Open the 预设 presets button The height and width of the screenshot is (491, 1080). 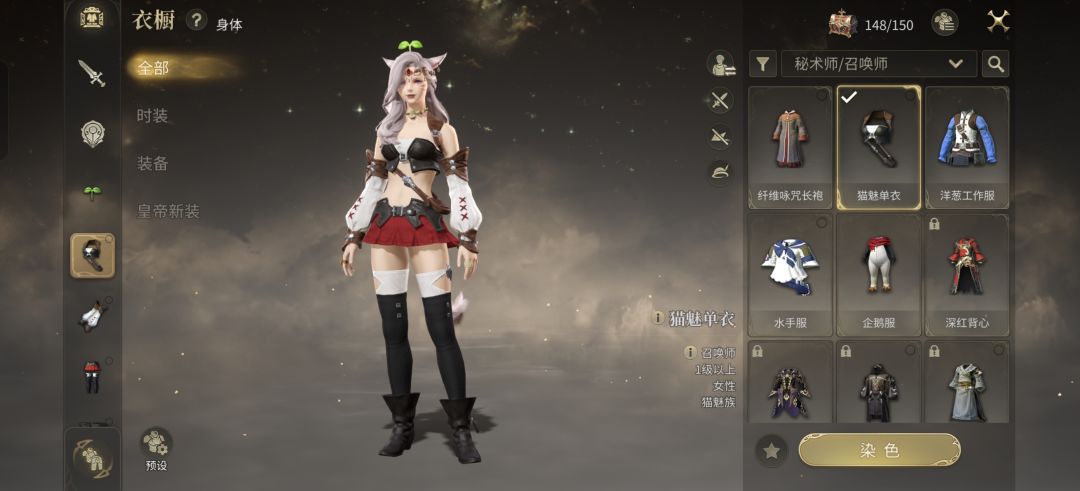pyautogui.click(x=156, y=447)
